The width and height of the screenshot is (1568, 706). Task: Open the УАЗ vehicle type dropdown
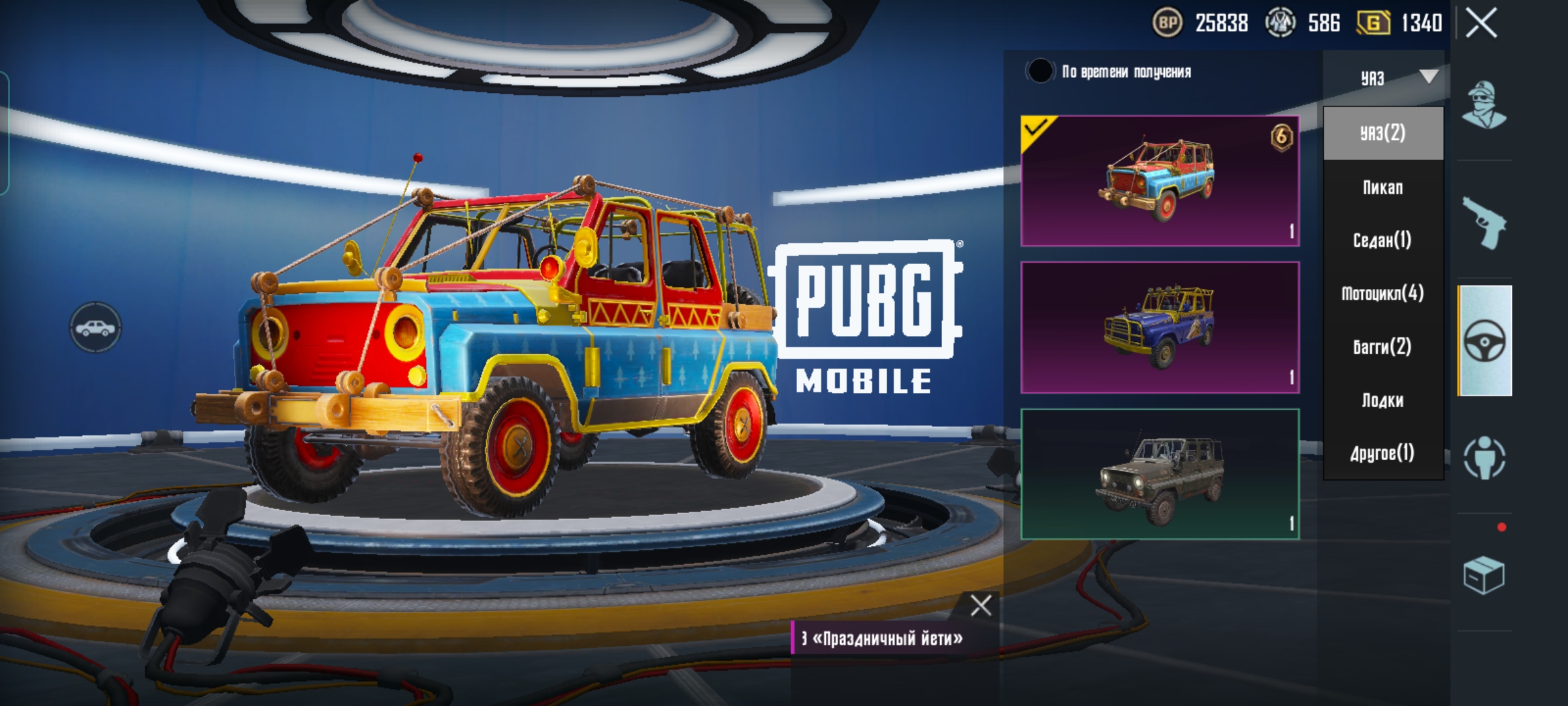tap(1384, 78)
